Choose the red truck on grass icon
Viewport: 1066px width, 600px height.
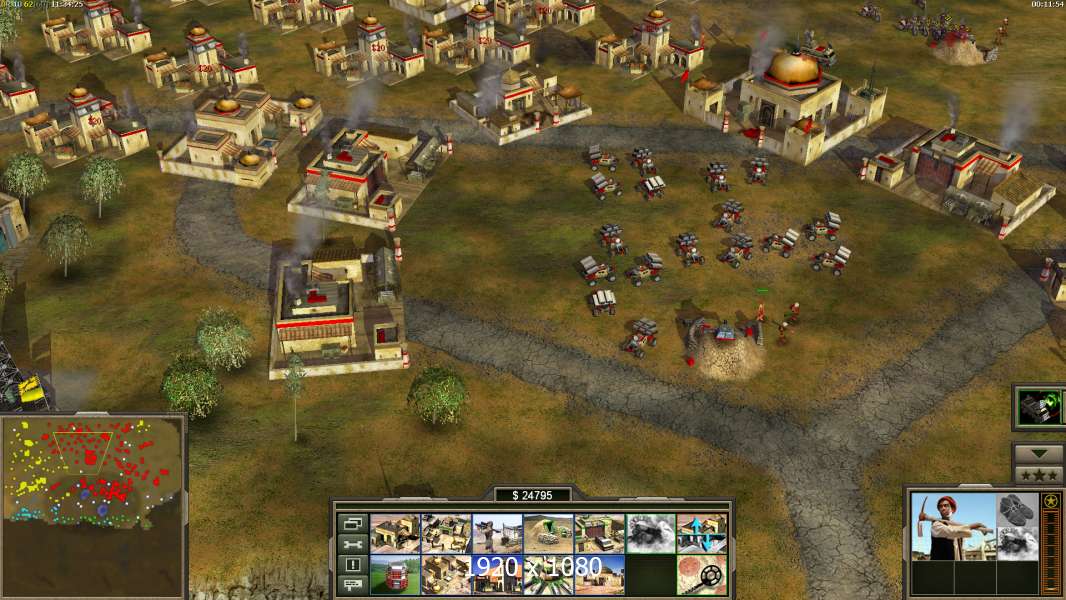395,575
